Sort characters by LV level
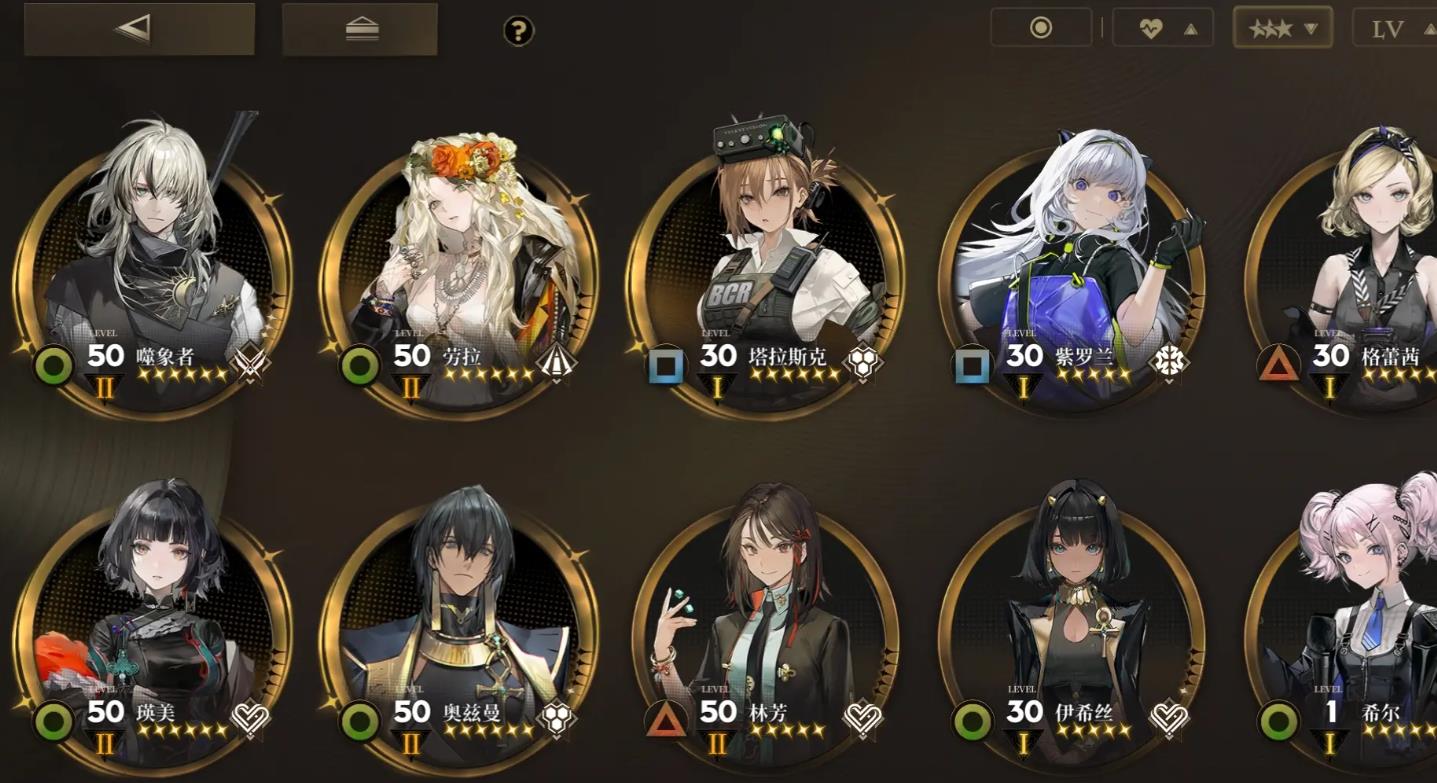The image size is (1437, 783). (1396, 29)
